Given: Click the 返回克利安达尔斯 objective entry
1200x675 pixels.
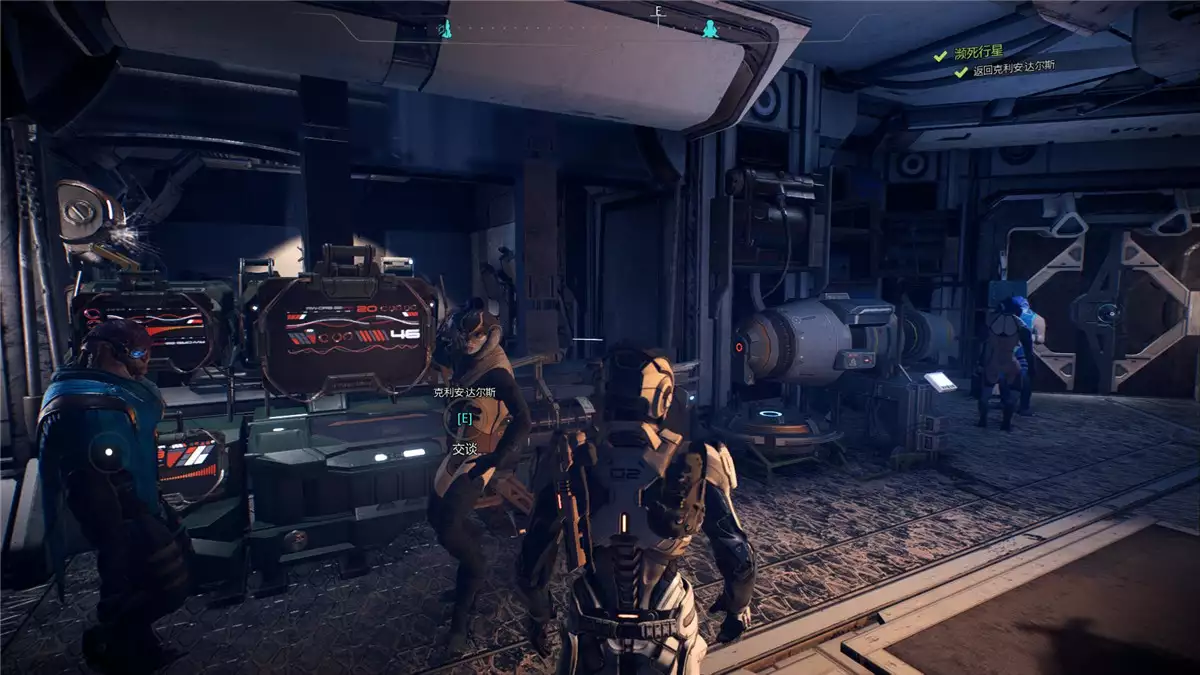Looking at the screenshot, I should pyautogui.click(x=1013, y=71).
